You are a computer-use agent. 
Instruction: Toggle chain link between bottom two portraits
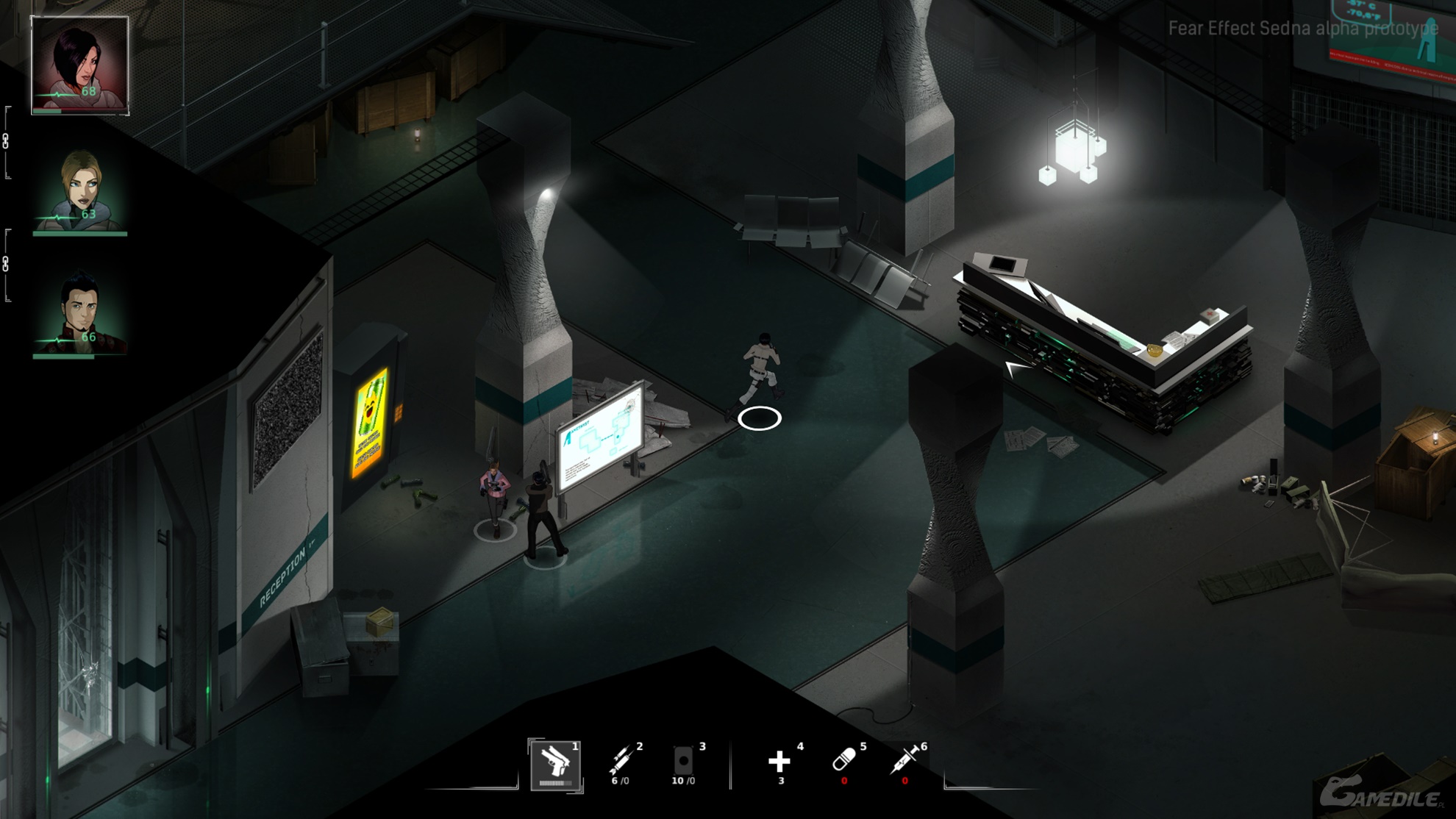point(6,265)
